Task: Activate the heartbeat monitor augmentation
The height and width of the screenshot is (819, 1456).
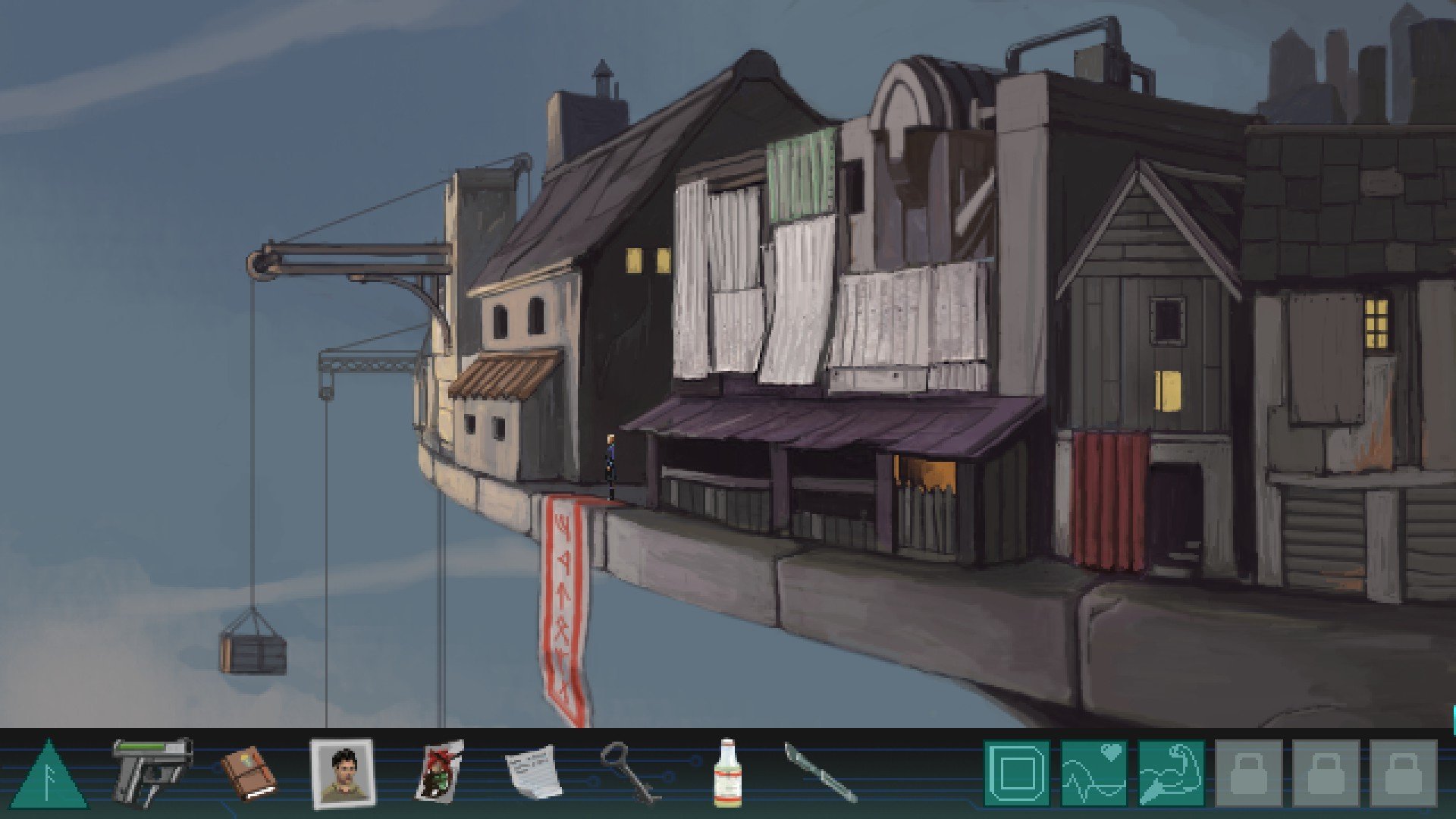Action: click(1094, 773)
